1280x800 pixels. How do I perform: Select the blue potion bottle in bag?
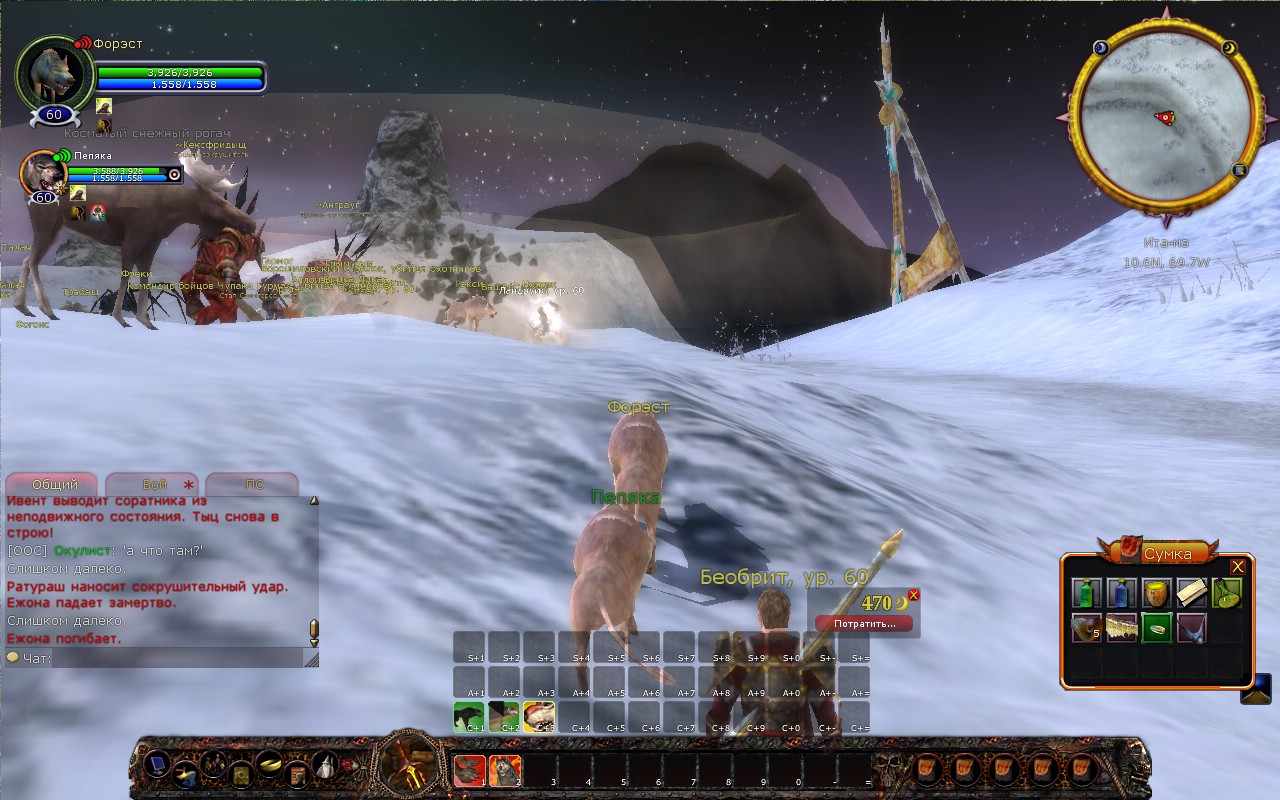[1122, 593]
